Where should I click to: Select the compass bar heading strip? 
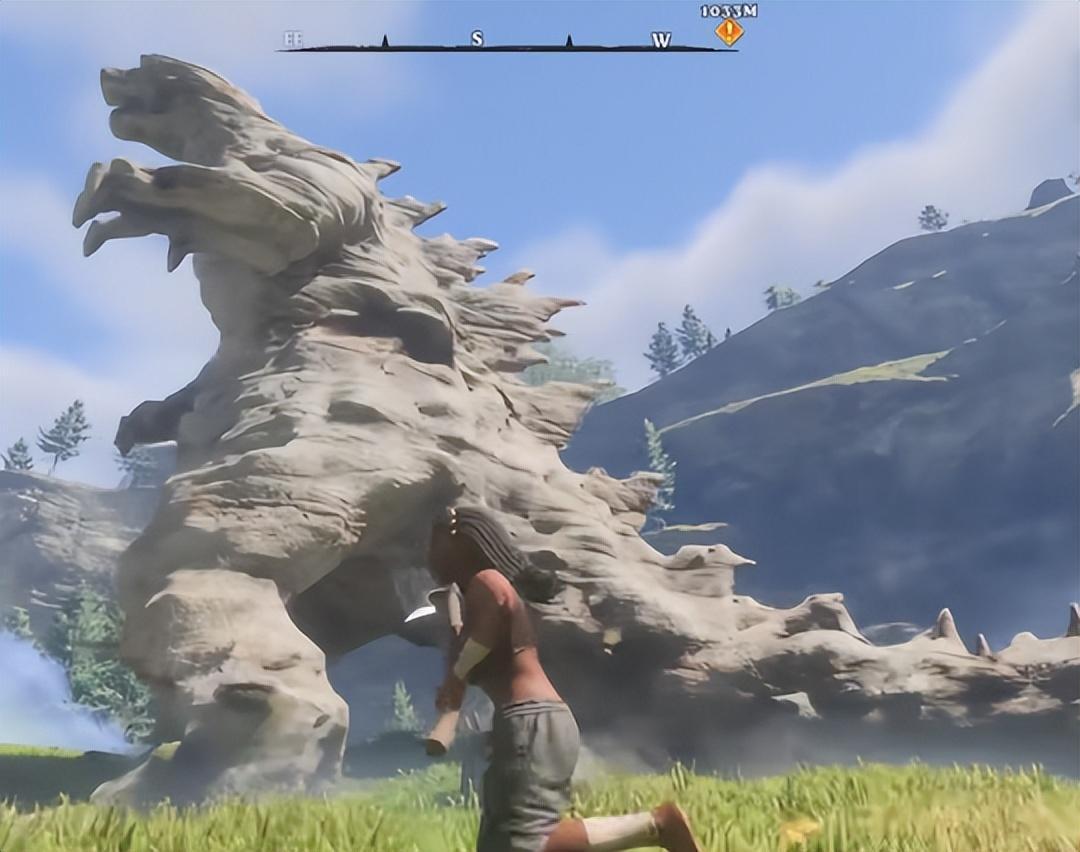pos(508,44)
